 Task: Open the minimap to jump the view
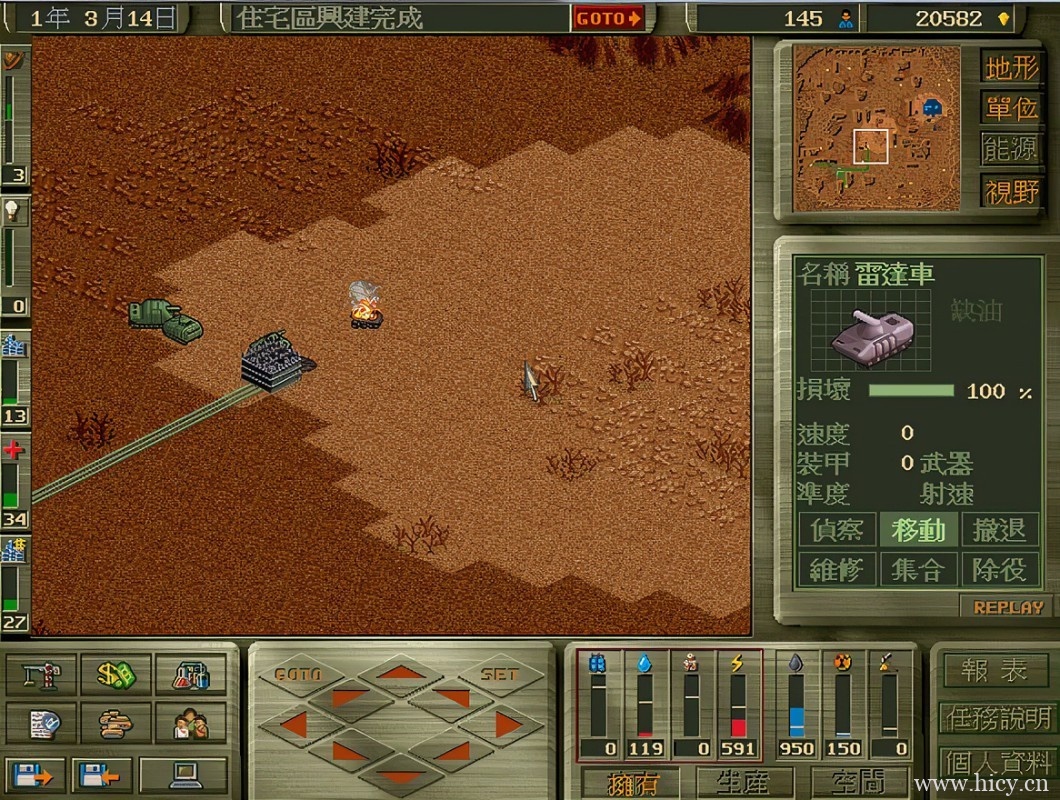pos(876,126)
